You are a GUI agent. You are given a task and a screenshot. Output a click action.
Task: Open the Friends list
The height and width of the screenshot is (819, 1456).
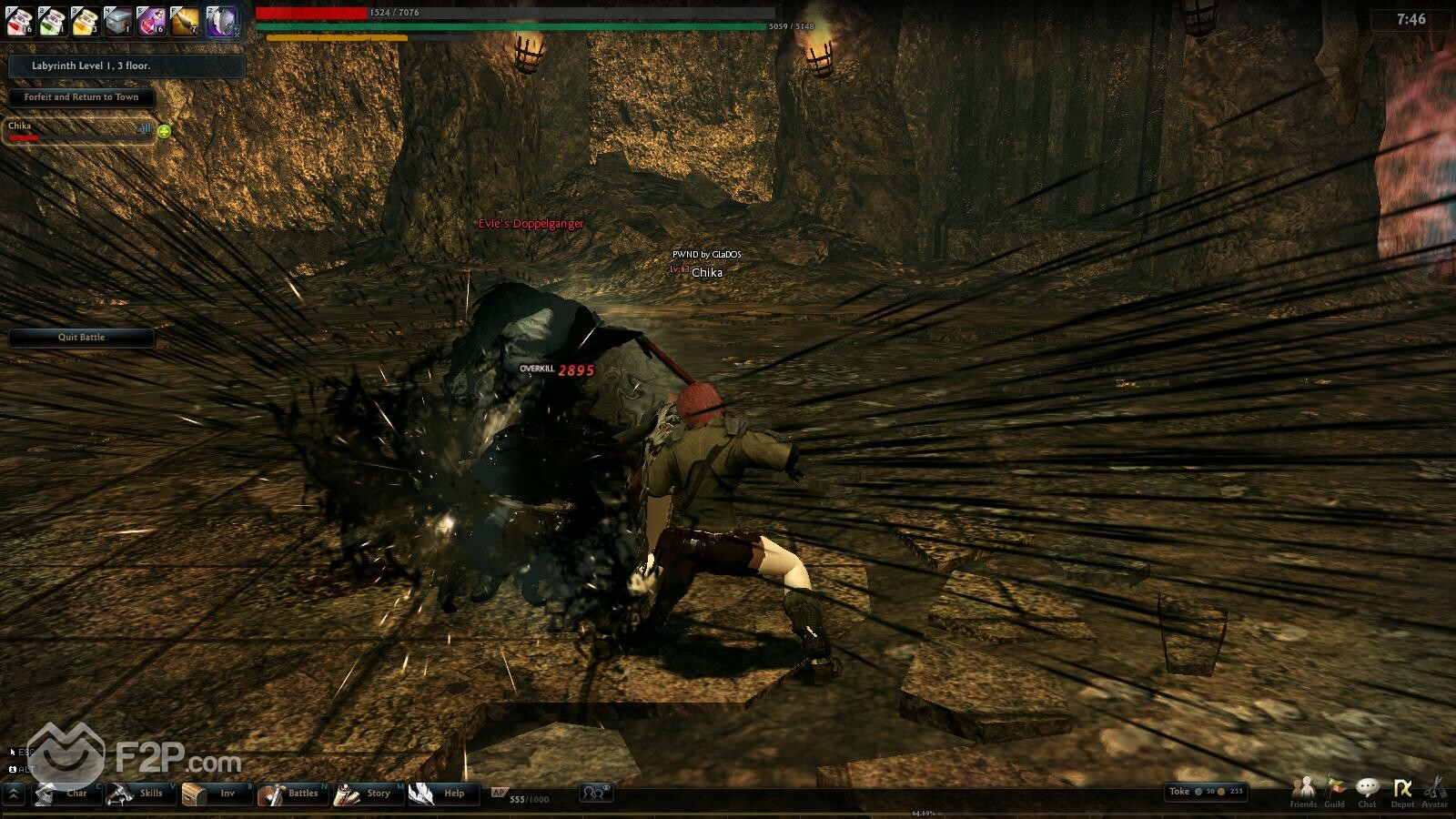1303,792
